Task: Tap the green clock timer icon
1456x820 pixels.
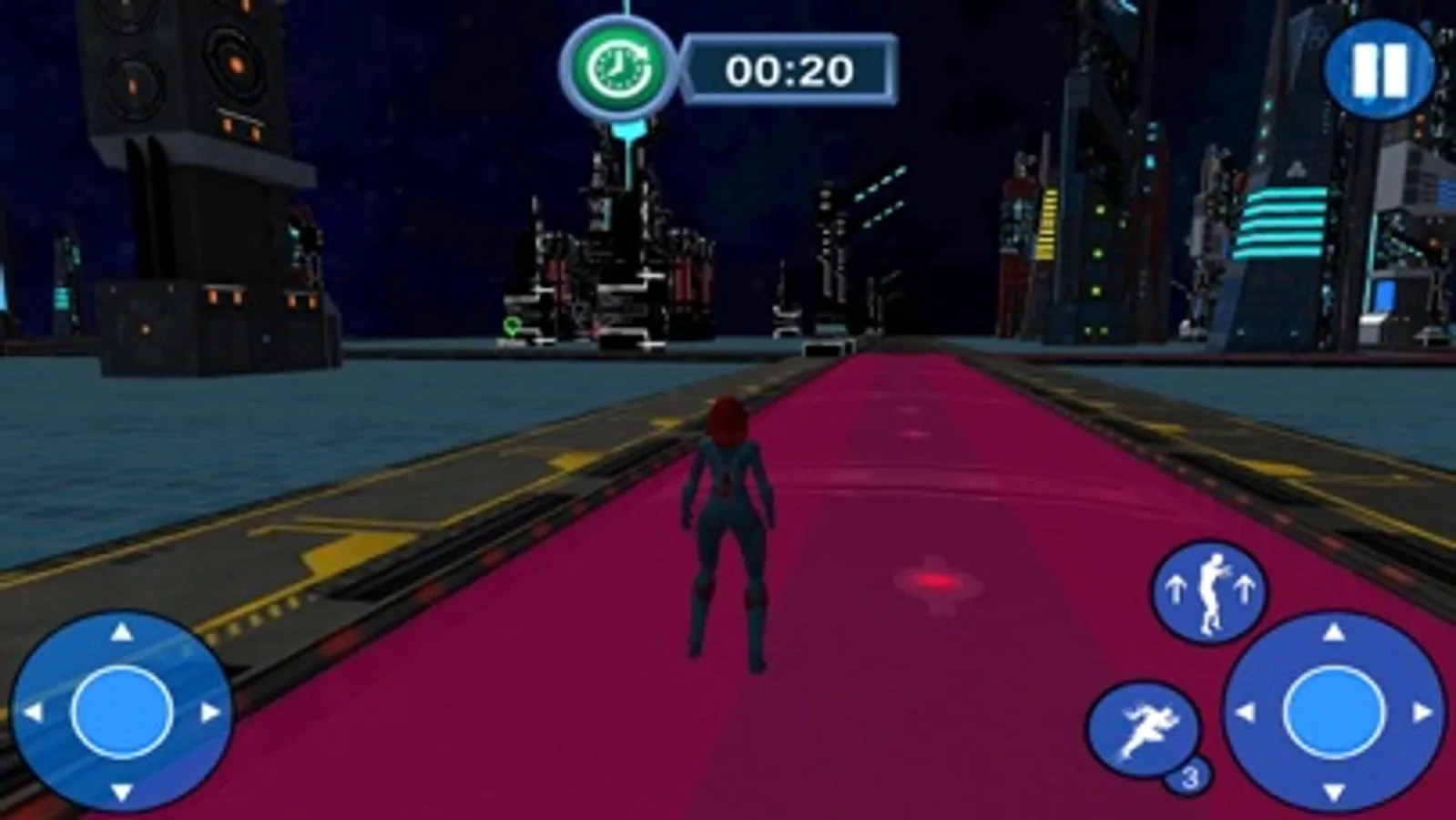Action: point(622,66)
